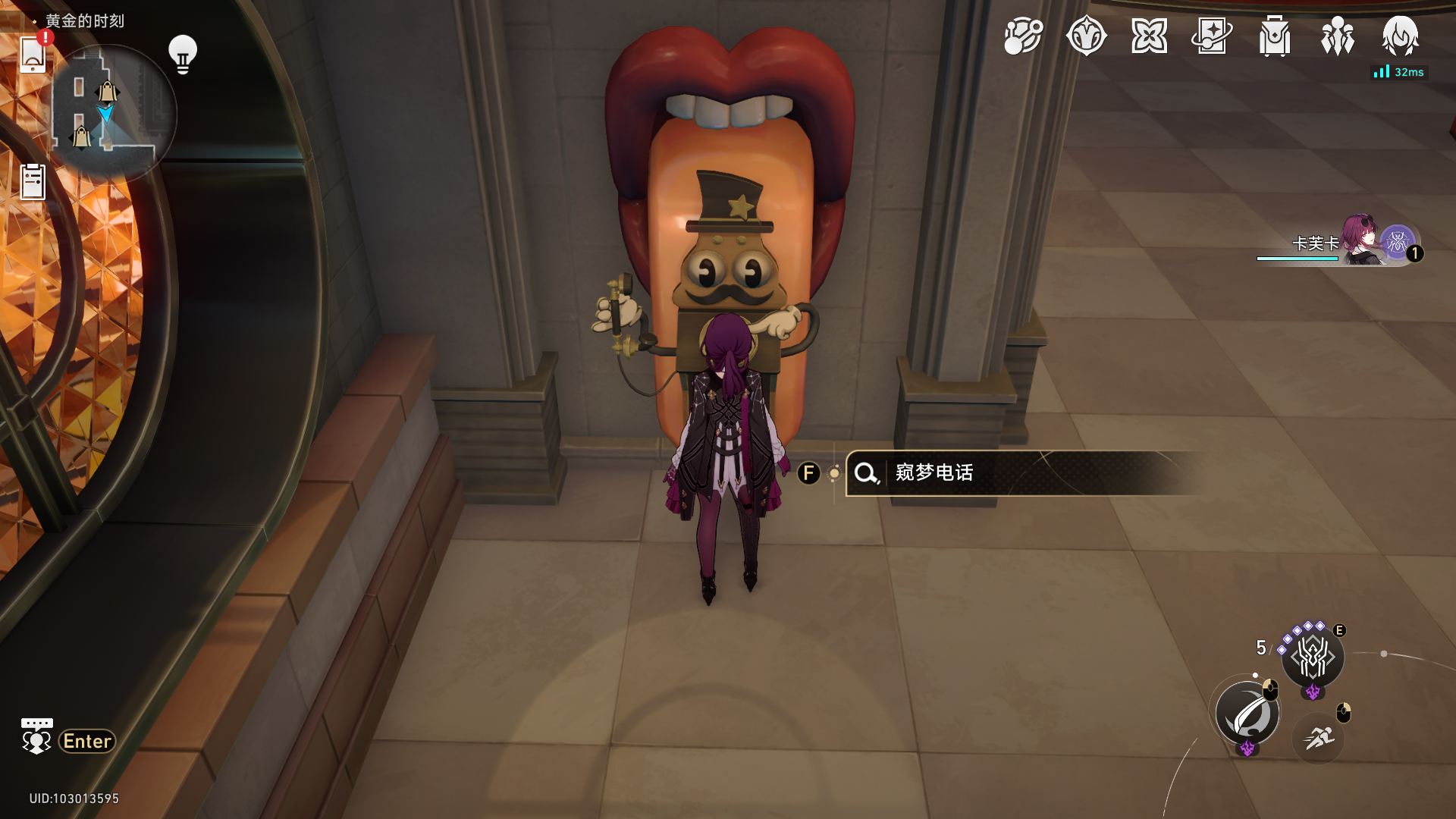Toggle the sprint running-figure icon
1456x819 pixels.
click(1319, 737)
